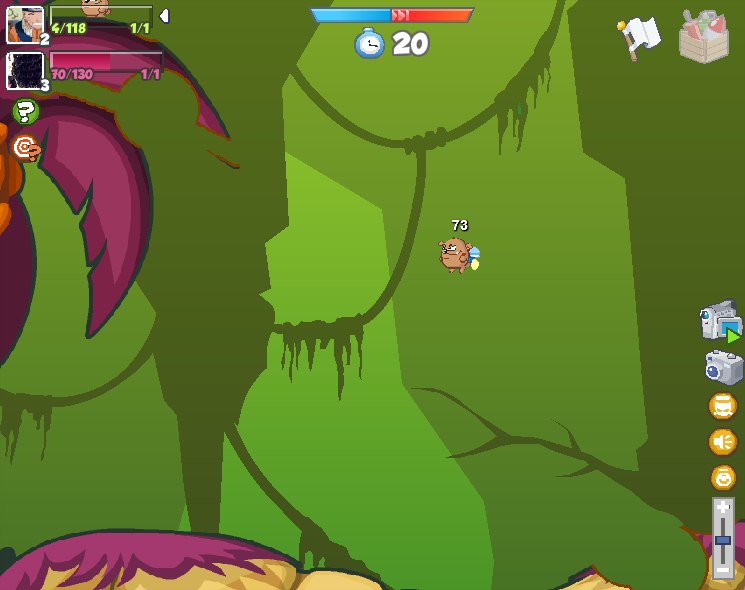The width and height of the screenshot is (745, 590).
Task: Click the orange circular button above the zoom slider
Action: coord(722,477)
